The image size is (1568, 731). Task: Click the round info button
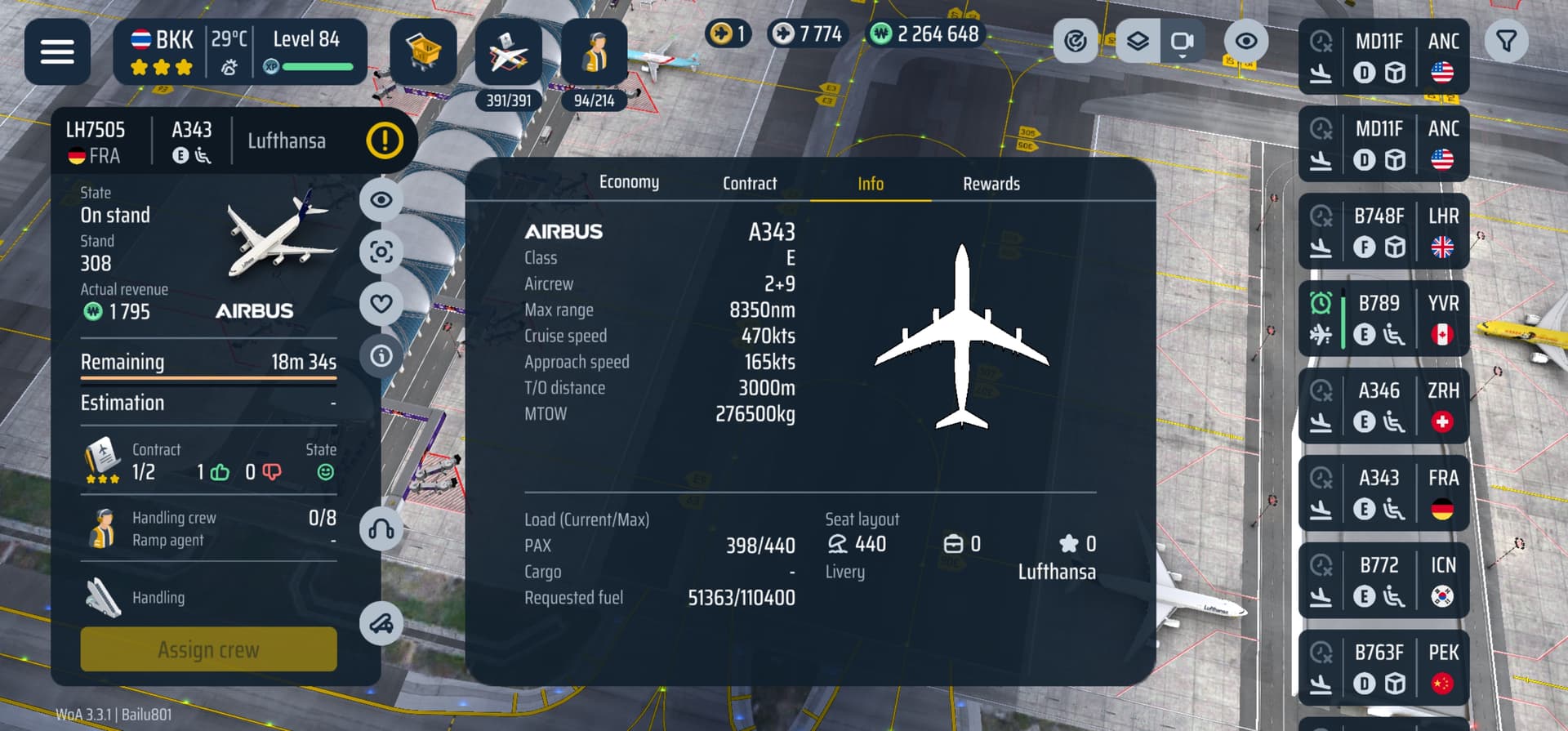[x=381, y=356]
